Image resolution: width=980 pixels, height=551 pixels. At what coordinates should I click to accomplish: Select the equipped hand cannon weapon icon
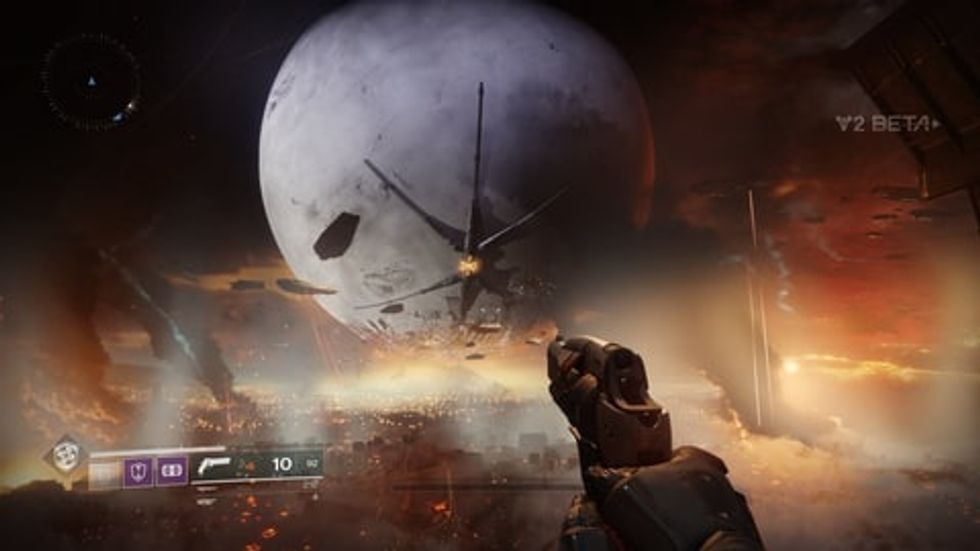(x=213, y=465)
